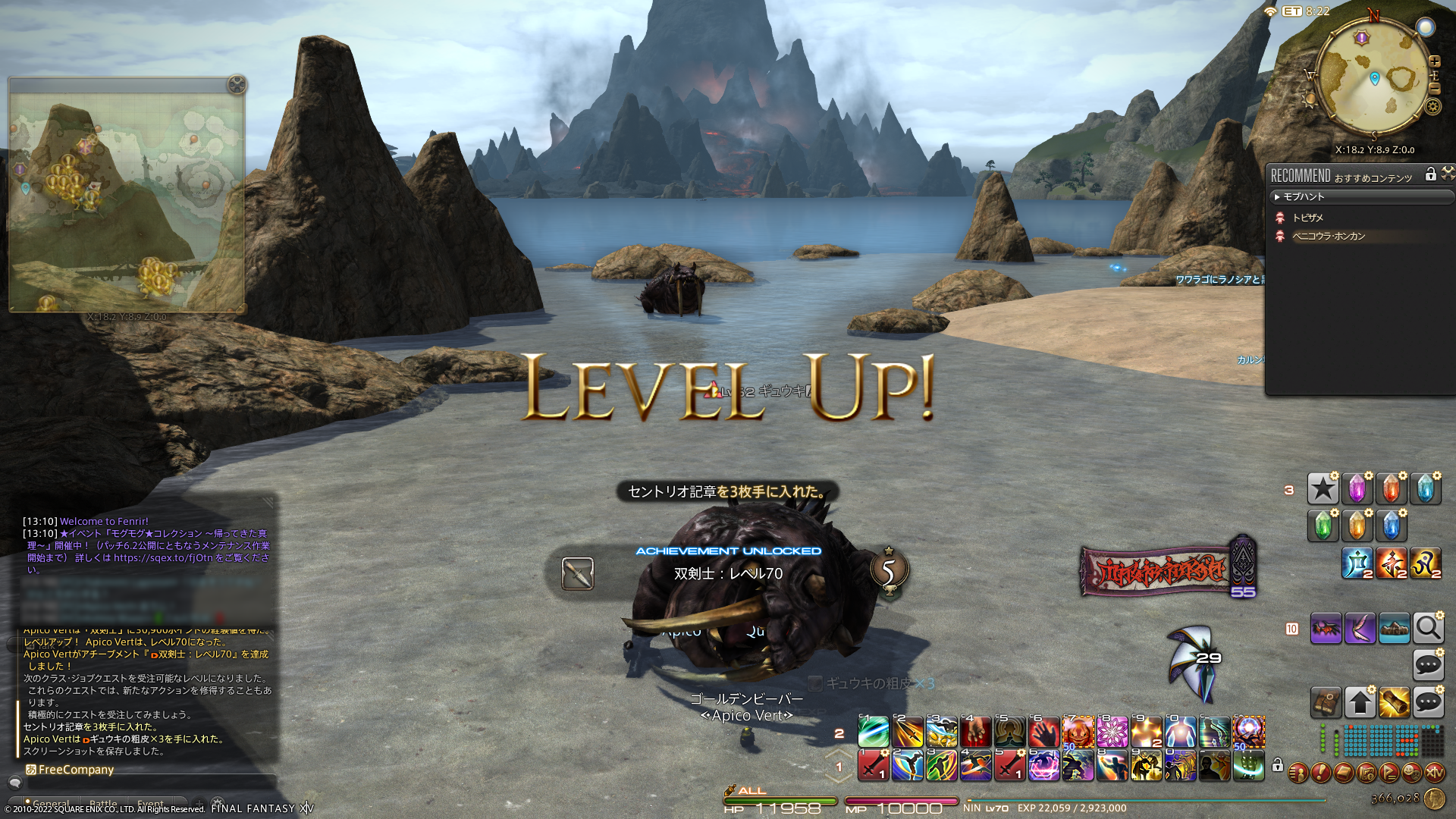Close the floating area map window

(237, 85)
